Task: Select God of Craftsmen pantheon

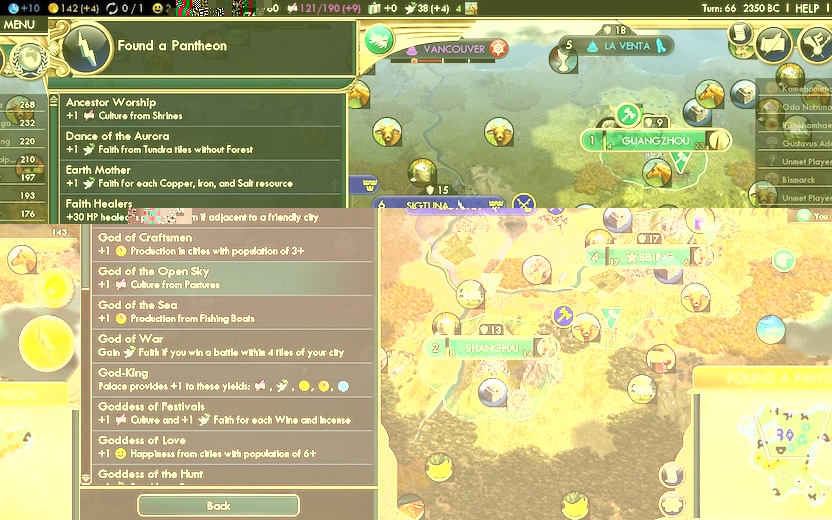Action: pos(232,245)
